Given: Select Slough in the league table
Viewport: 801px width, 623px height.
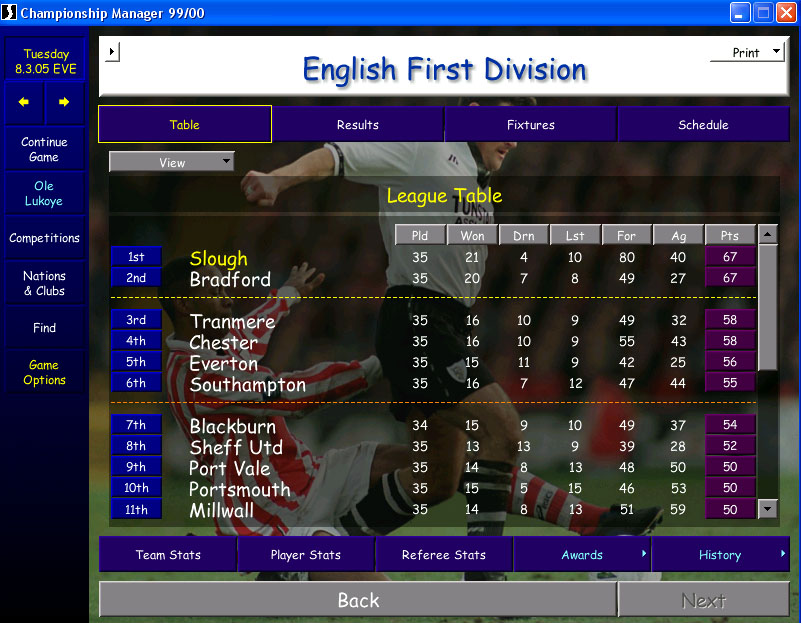Looking at the screenshot, I should pyautogui.click(x=218, y=259).
